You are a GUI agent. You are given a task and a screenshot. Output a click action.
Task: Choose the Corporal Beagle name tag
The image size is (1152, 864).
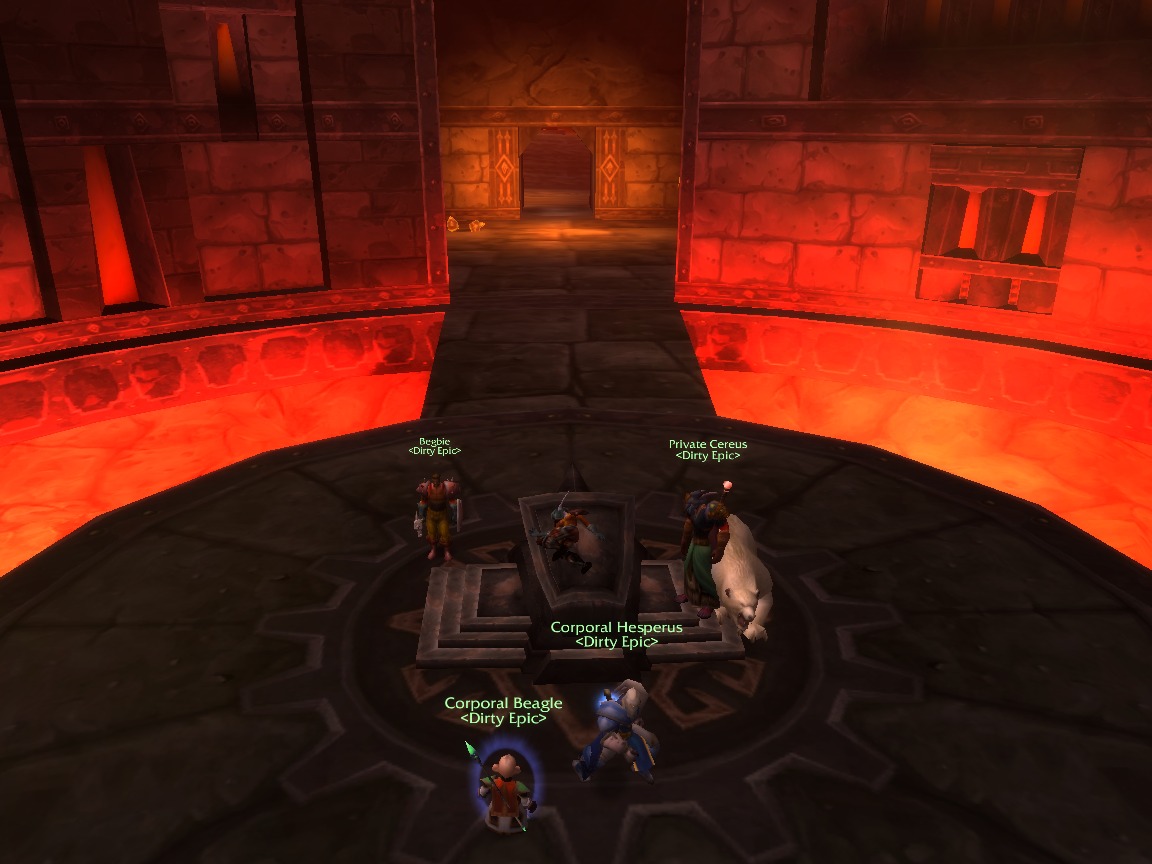pos(503,704)
